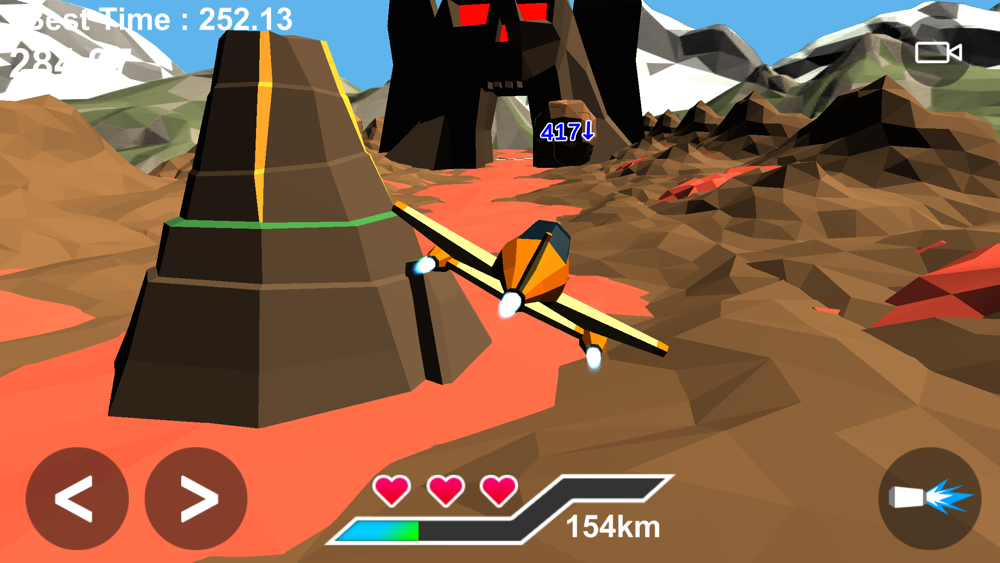Steer right with the right arrow button
The height and width of the screenshot is (563, 1000).
tap(196, 498)
